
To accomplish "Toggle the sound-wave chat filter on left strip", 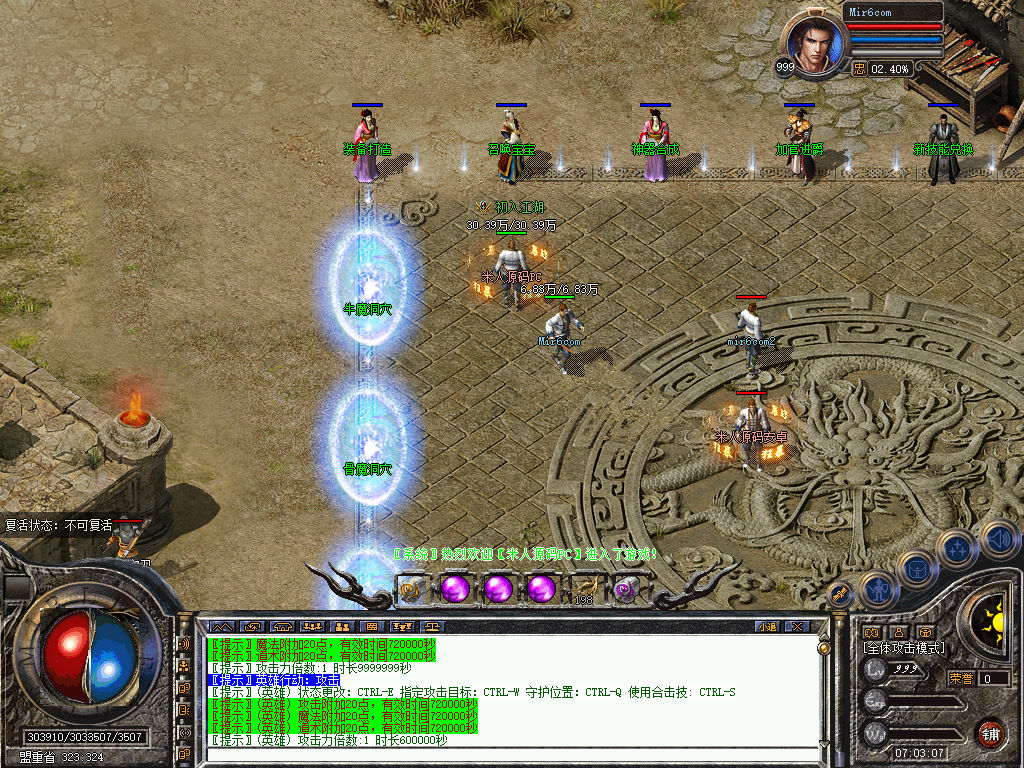I will (x=185, y=645).
